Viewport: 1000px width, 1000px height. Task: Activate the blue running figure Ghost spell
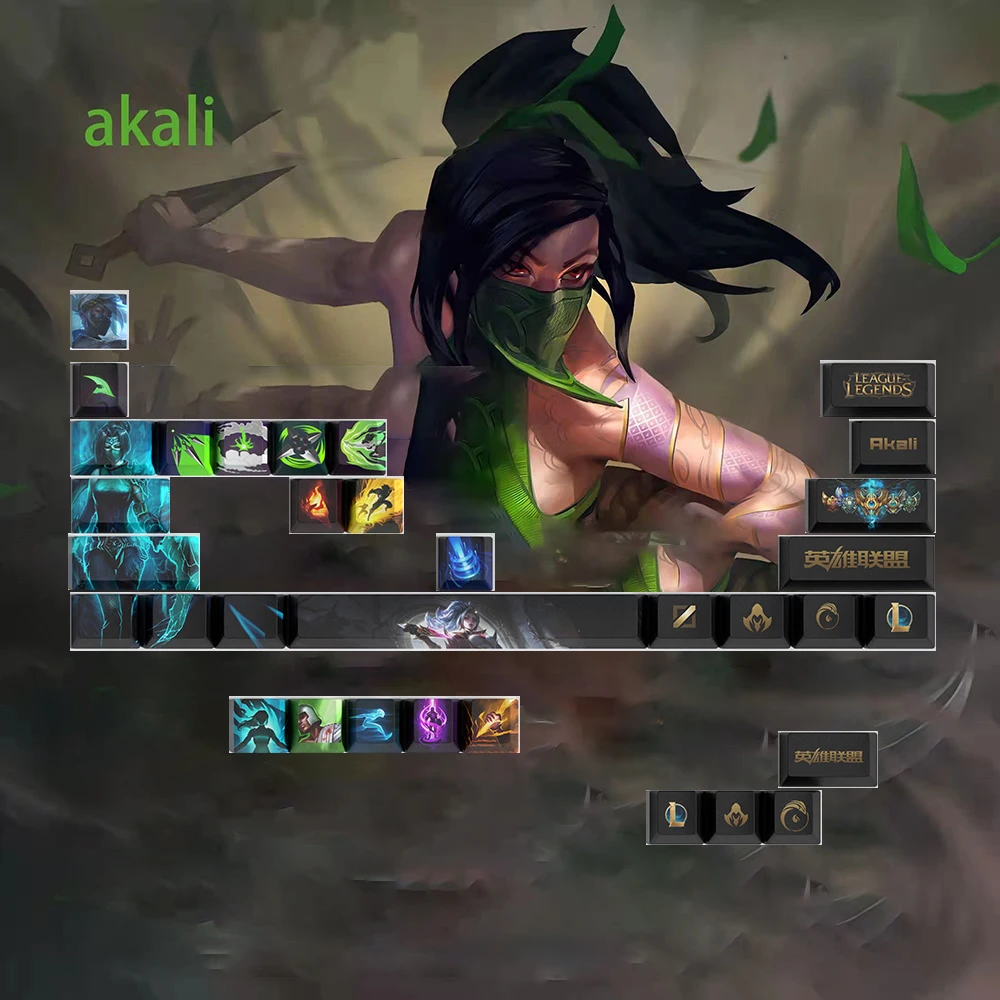[x=375, y=725]
